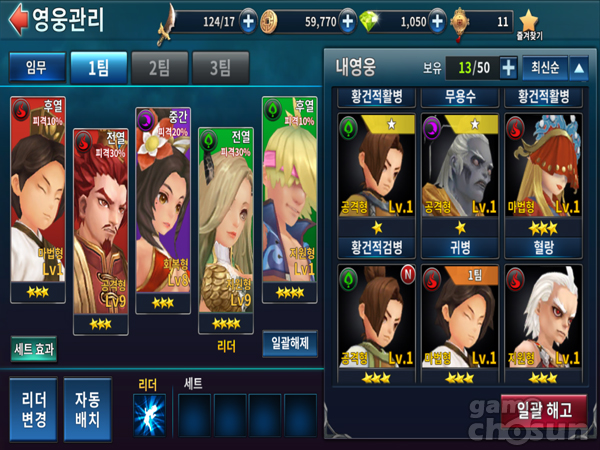Add stamina with the sword plus button

[248, 21]
